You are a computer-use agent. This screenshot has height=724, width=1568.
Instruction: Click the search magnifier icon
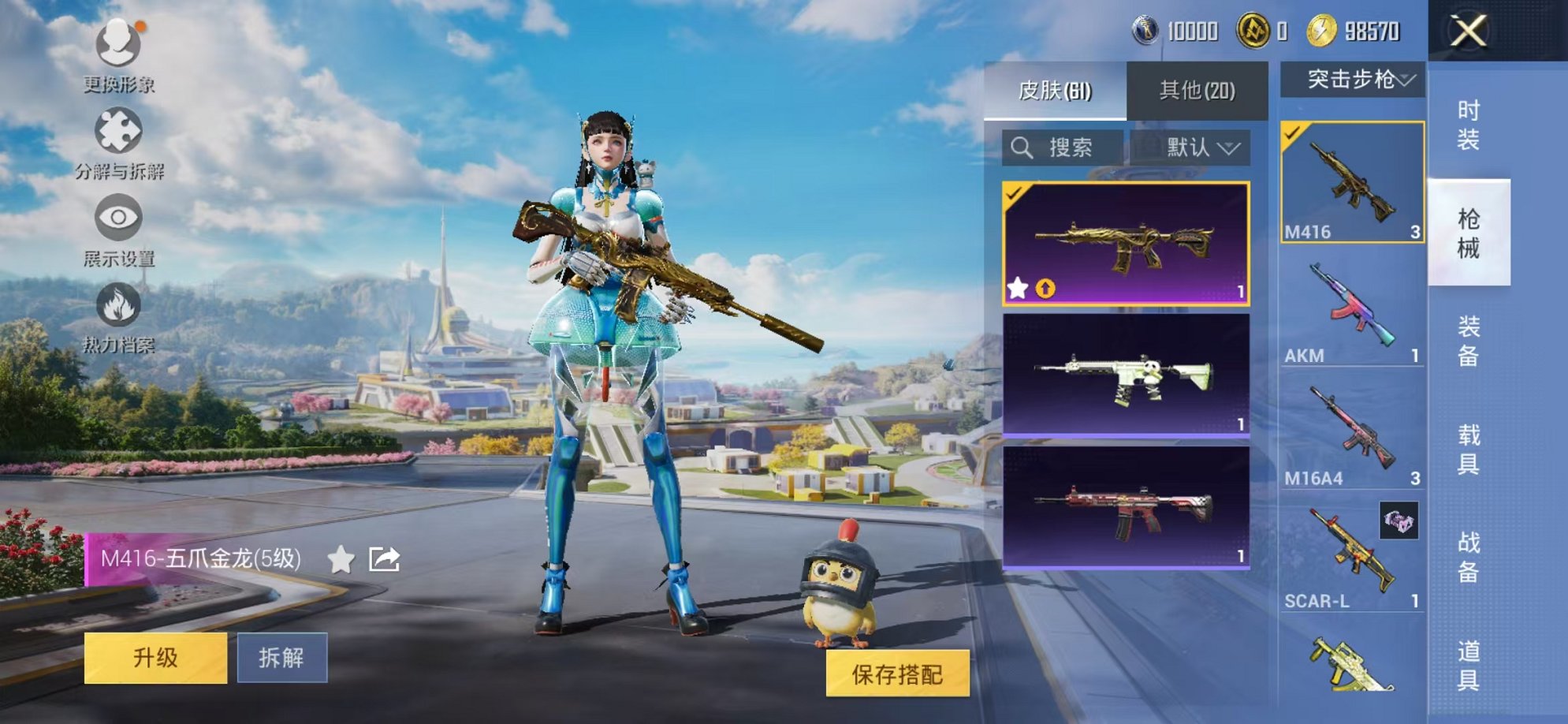[1022, 146]
